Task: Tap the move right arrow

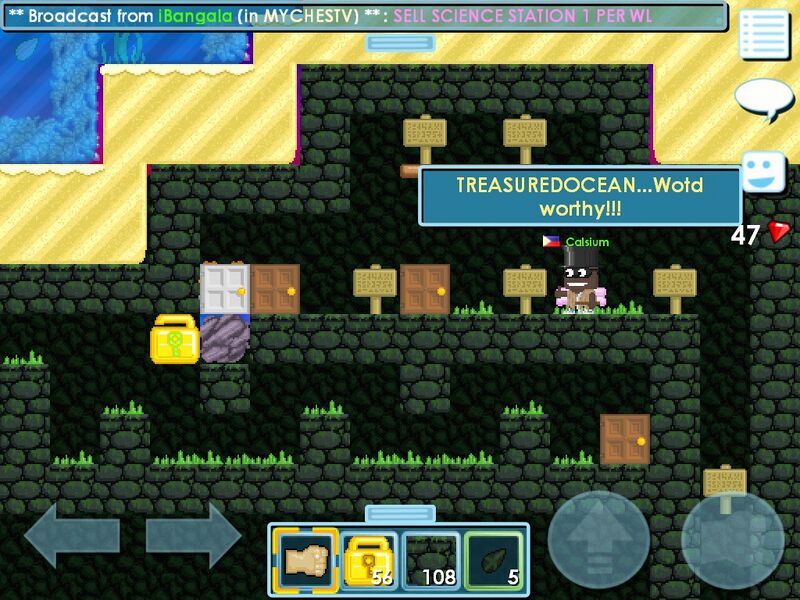Action: 193,536
